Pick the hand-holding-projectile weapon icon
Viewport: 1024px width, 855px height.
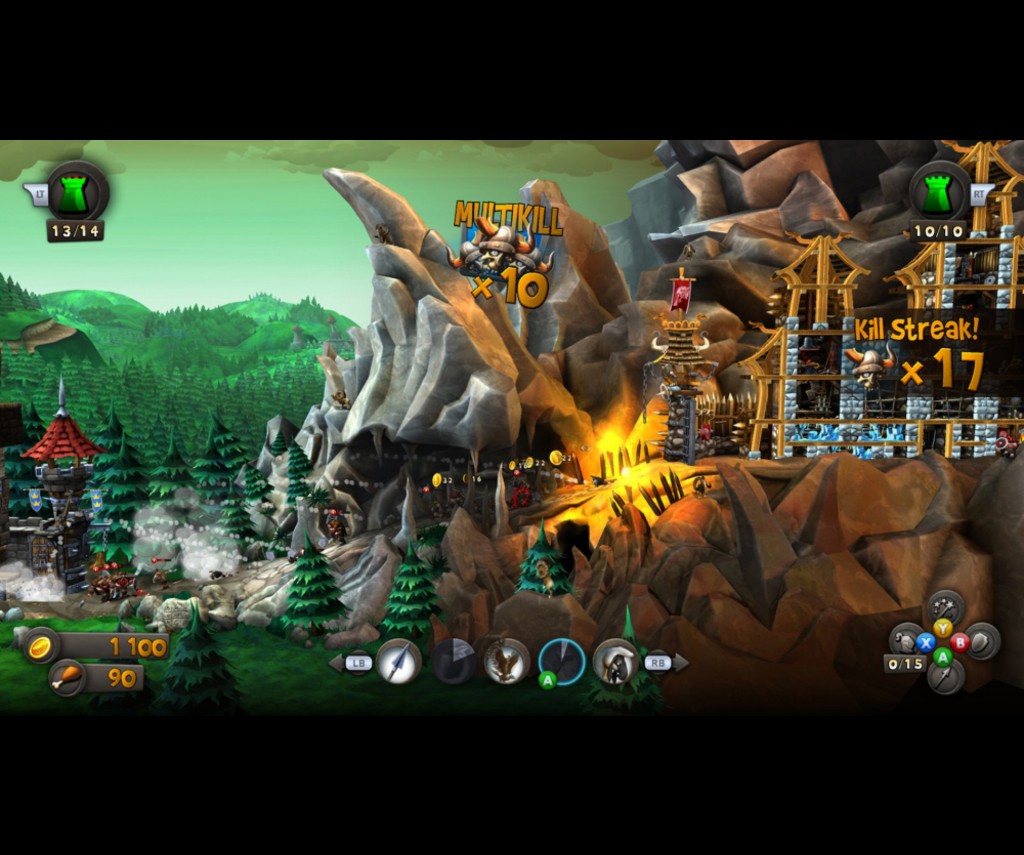pos(616,661)
